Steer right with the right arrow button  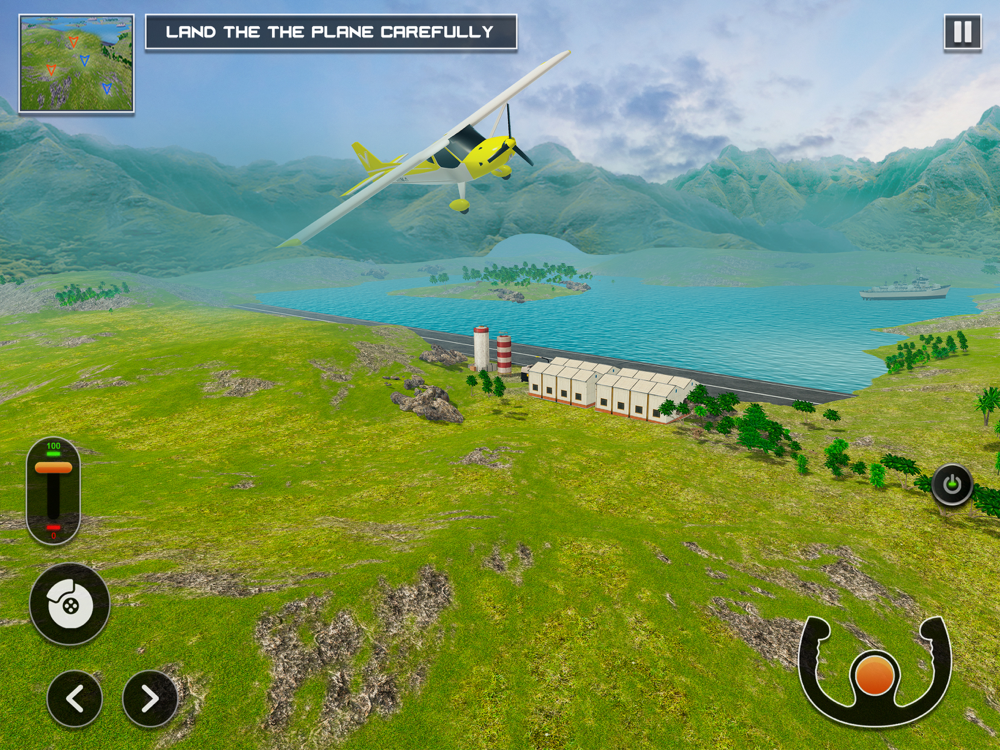pyautogui.click(x=150, y=699)
